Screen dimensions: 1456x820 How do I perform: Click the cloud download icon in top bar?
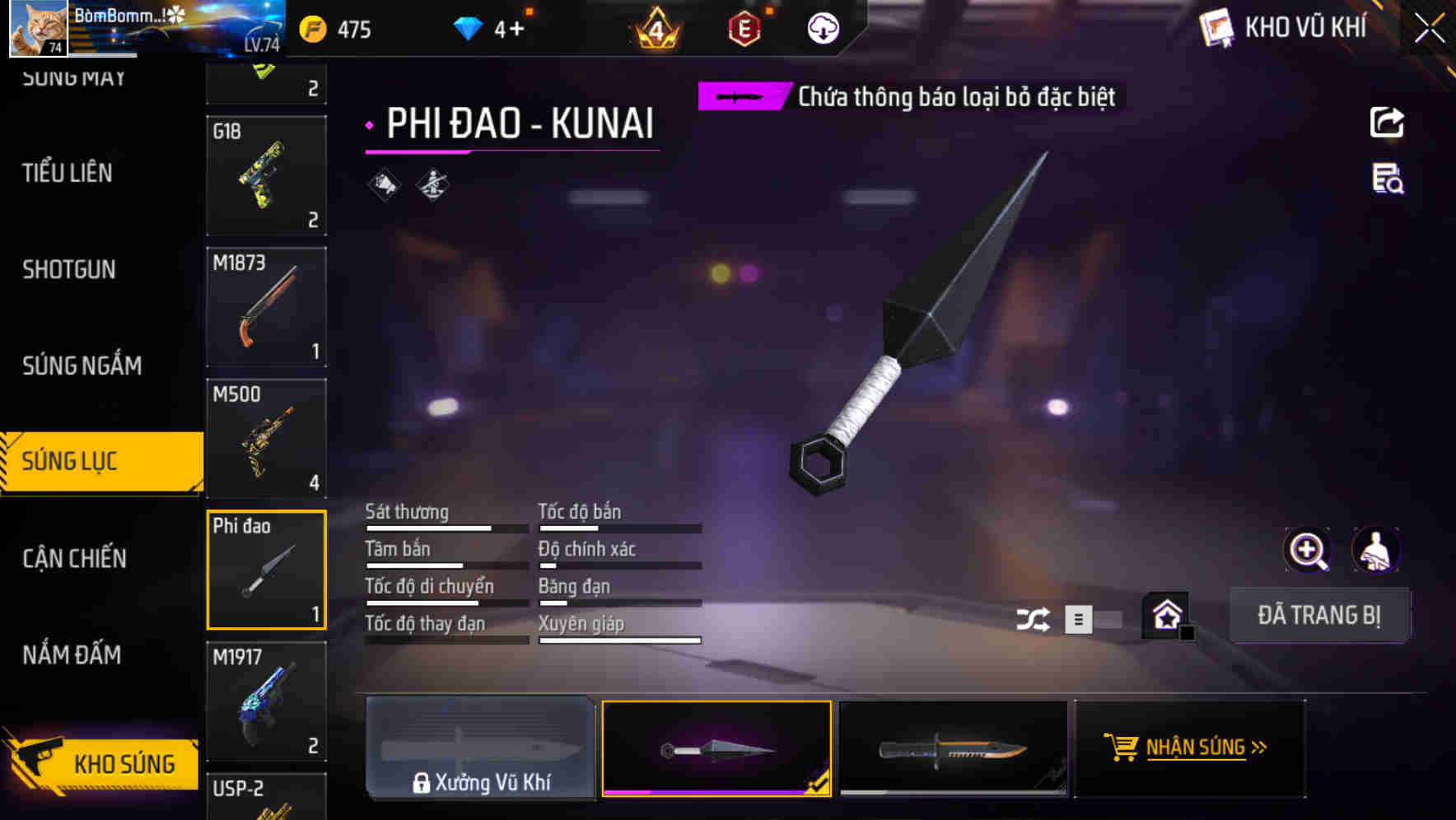822,28
